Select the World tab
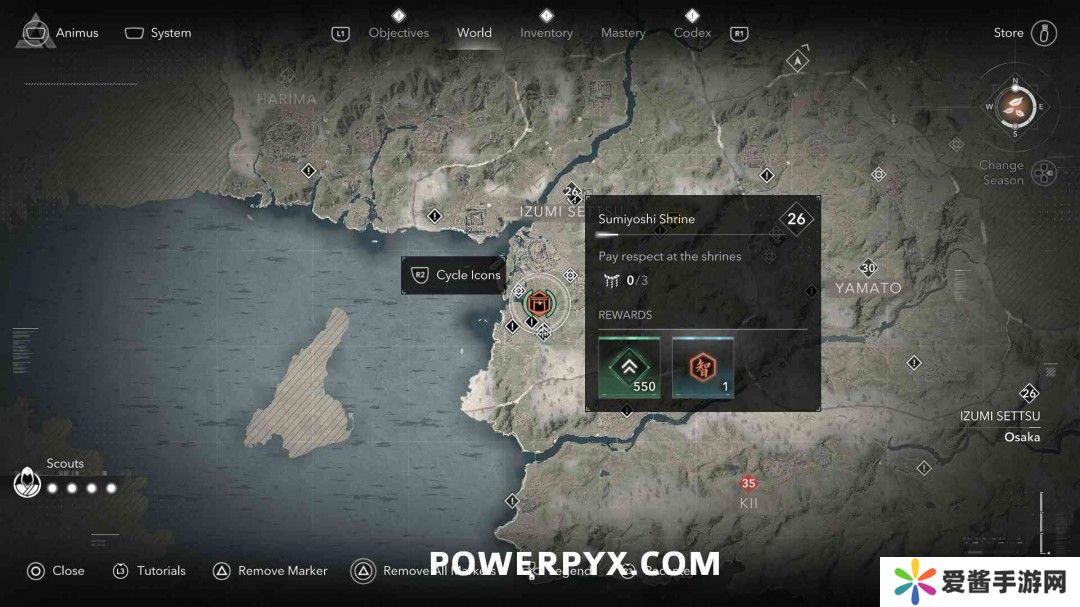This screenshot has height=607, width=1080. [474, 32]
